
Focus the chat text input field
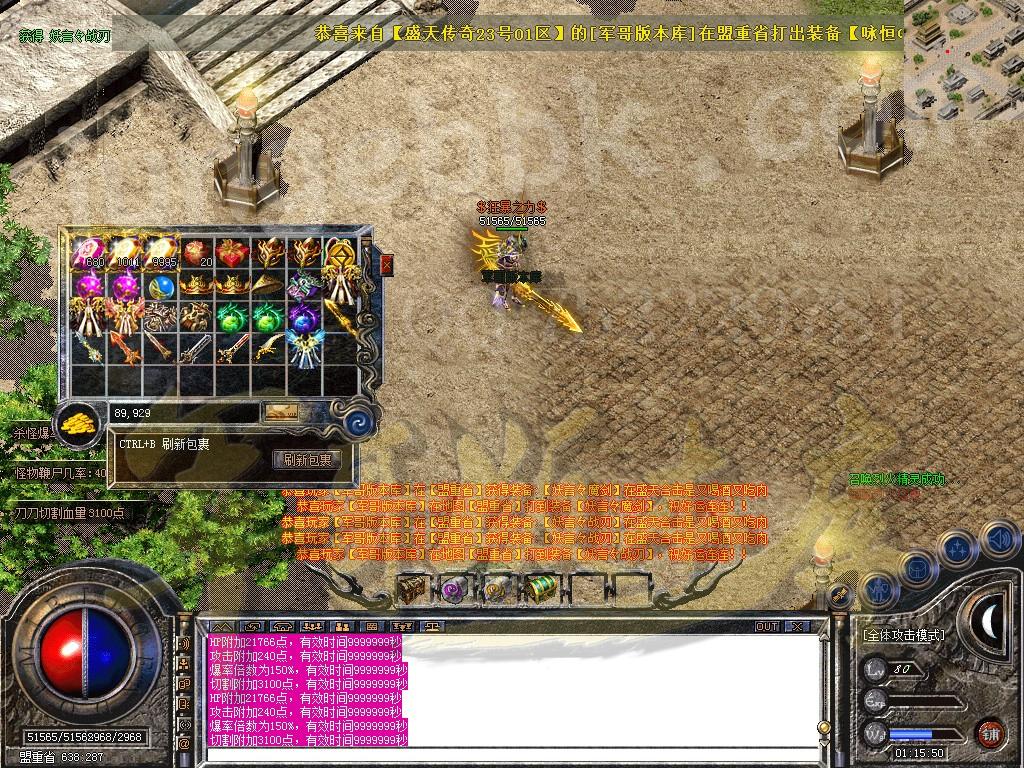click(500, 756)
